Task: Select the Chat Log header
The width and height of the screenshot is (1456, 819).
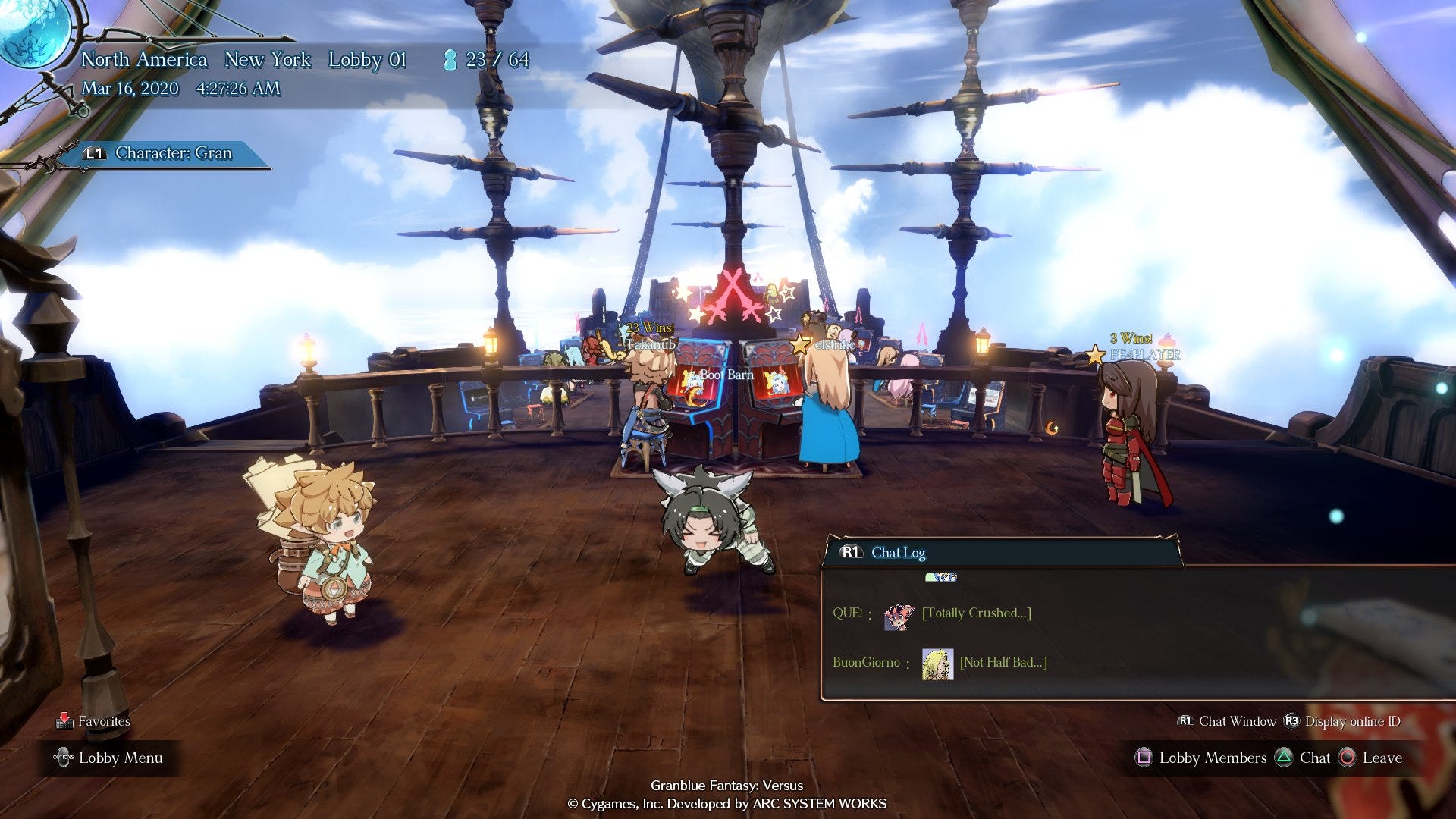Action: coord(898,553)
